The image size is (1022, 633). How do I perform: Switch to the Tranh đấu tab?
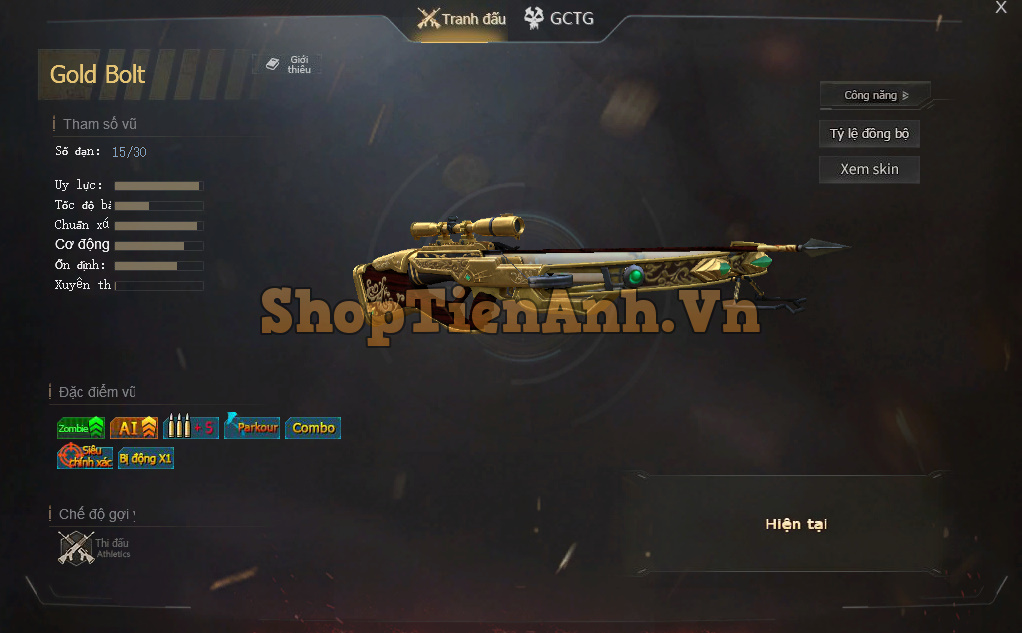pyautogui.click(x=462, y=19)
